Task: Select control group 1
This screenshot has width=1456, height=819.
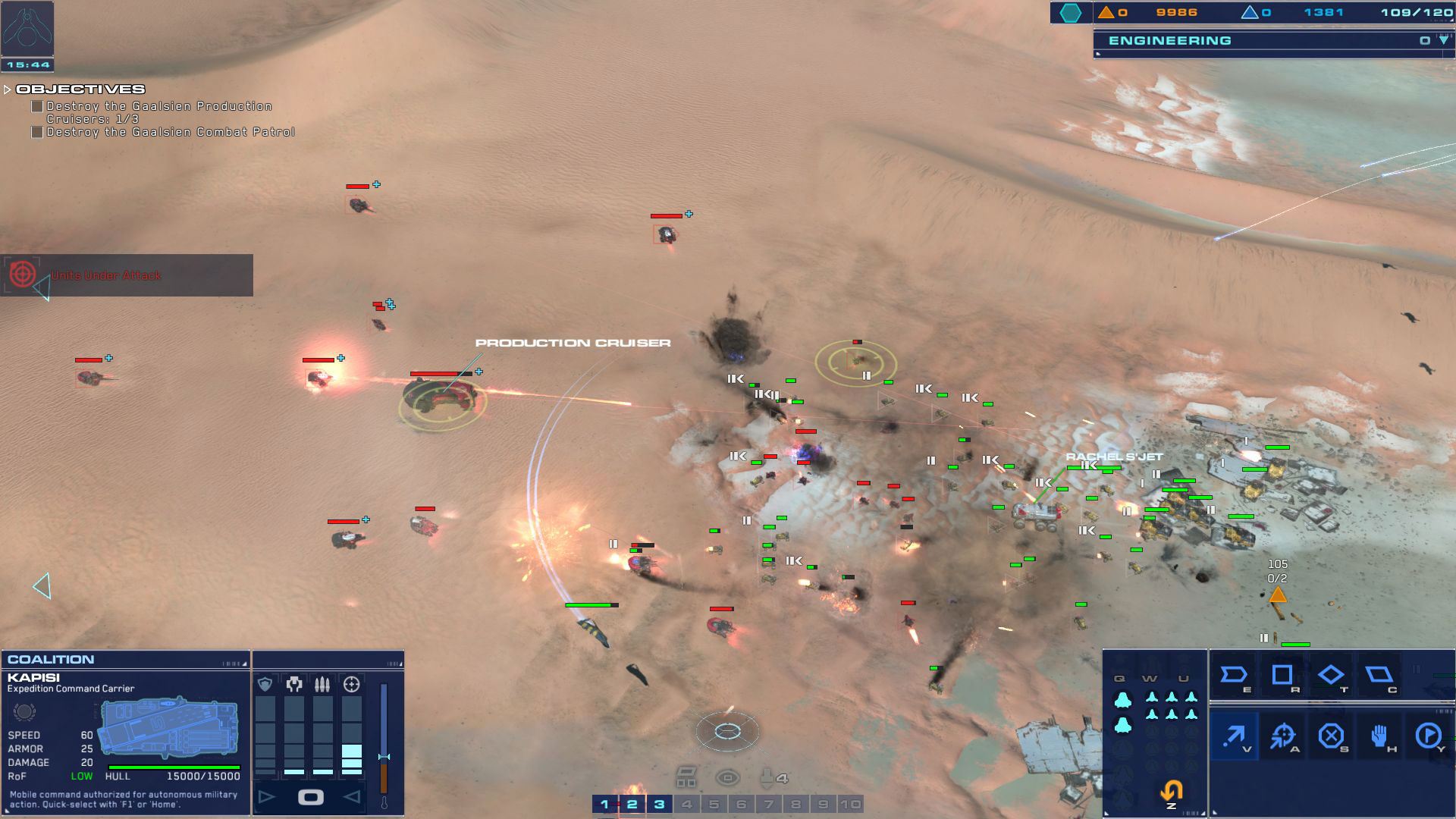Action: click(x=604, y=804)
